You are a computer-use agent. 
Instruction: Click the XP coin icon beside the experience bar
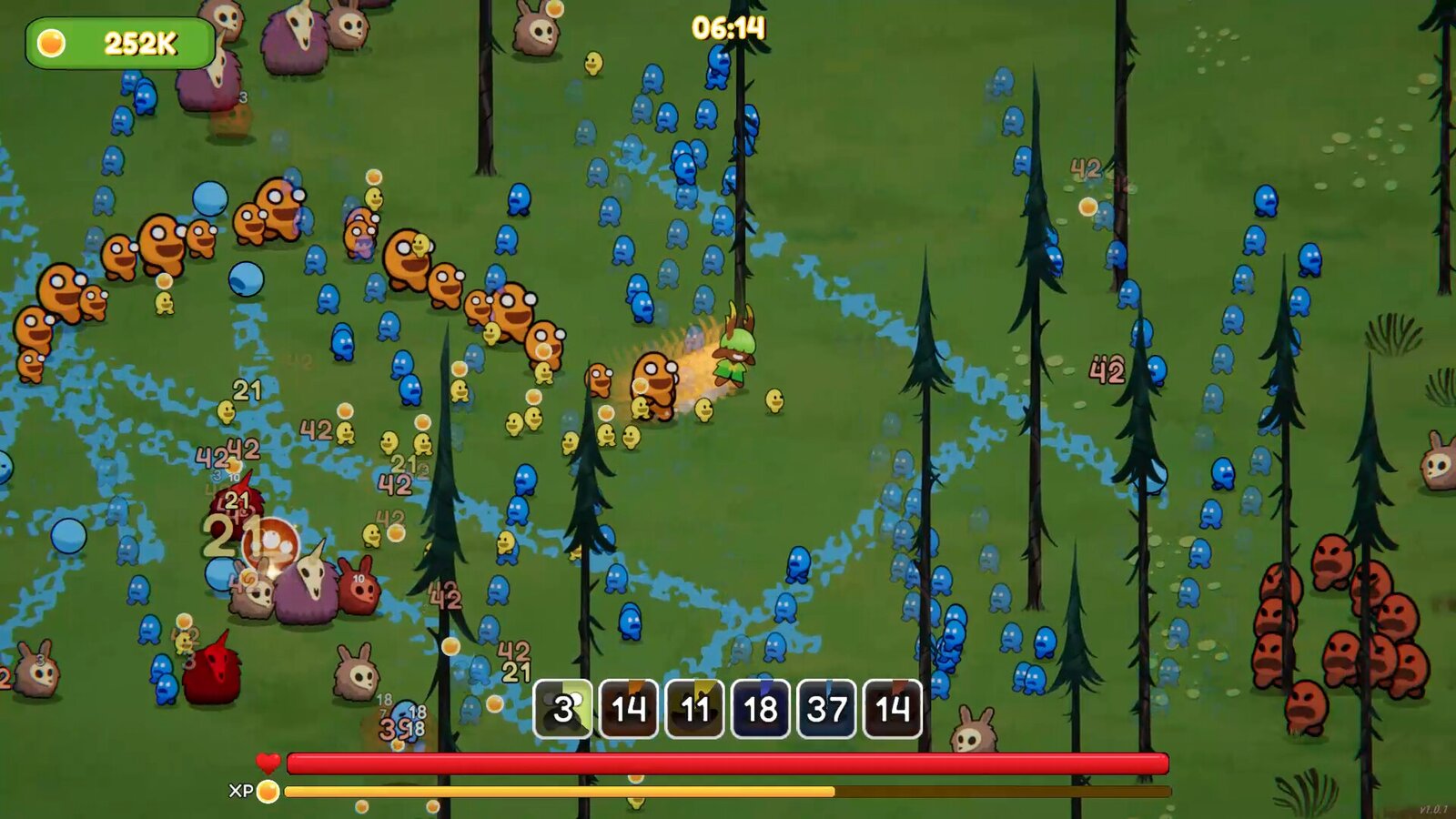pyautogui.click(x=267, y=794)
